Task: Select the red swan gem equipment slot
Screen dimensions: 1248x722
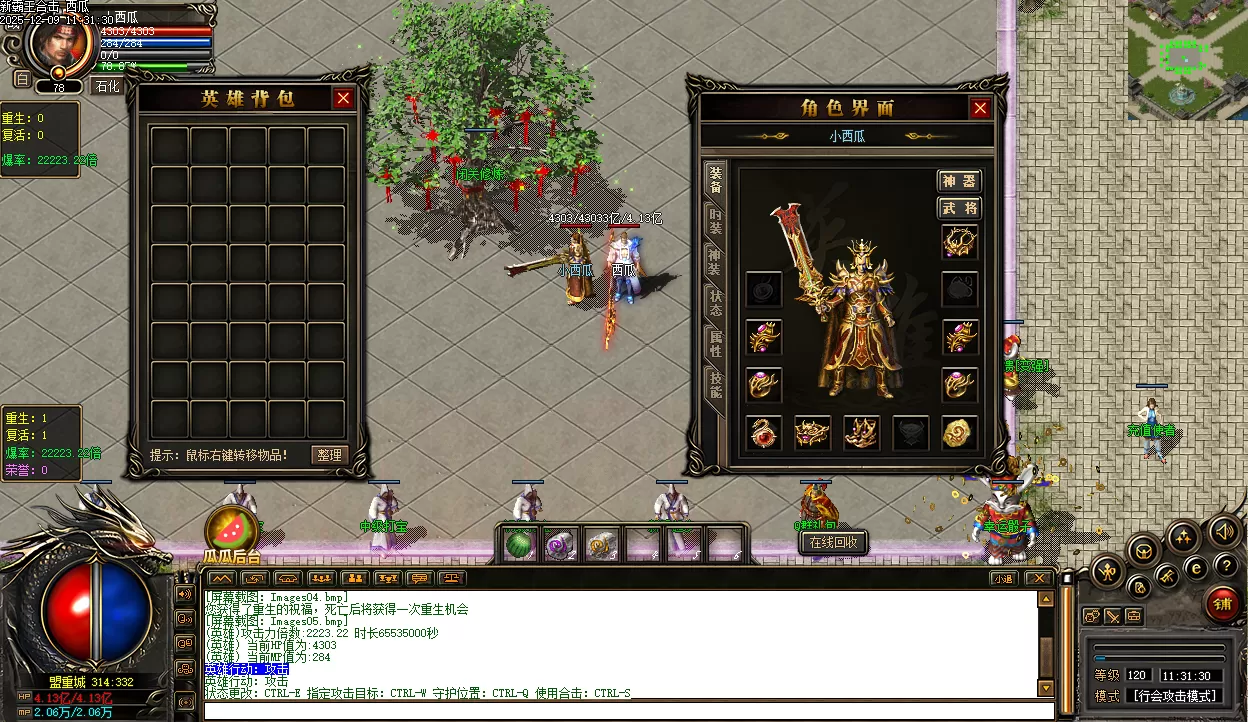Action: pyautogui.click(x=764, y=432)
